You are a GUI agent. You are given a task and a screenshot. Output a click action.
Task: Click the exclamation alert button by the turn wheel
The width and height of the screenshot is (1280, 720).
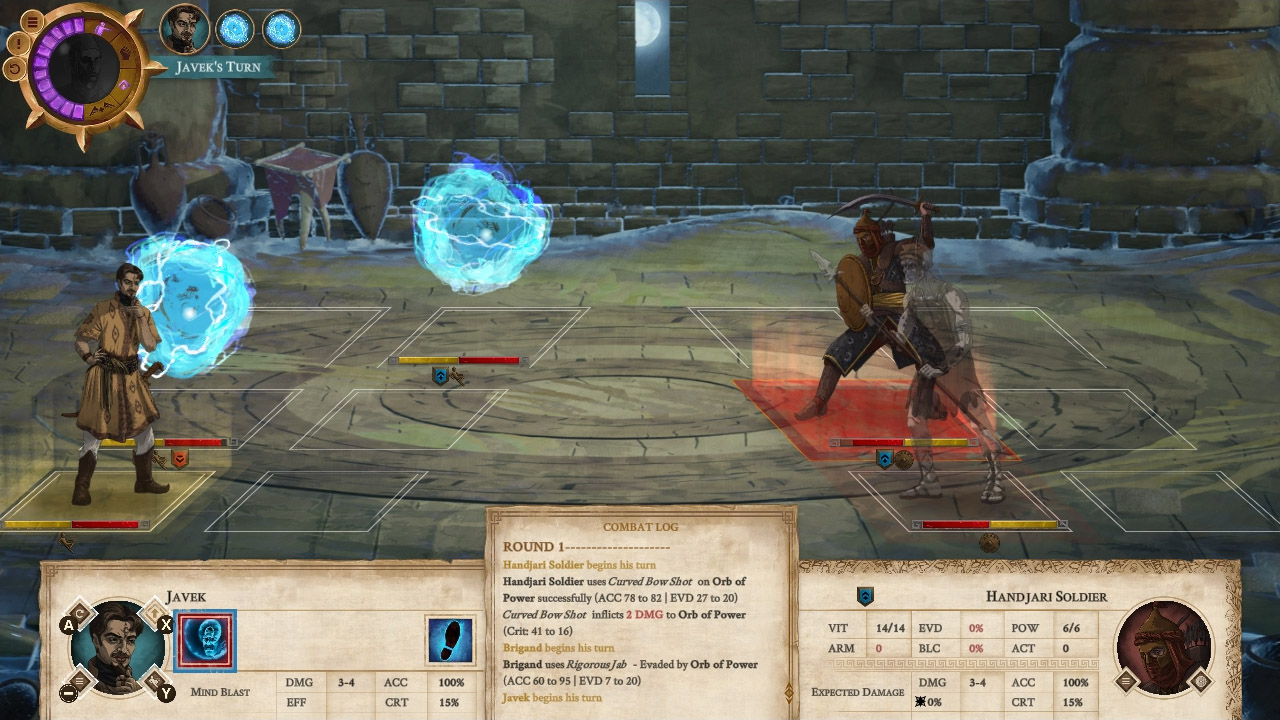point(17,43)
